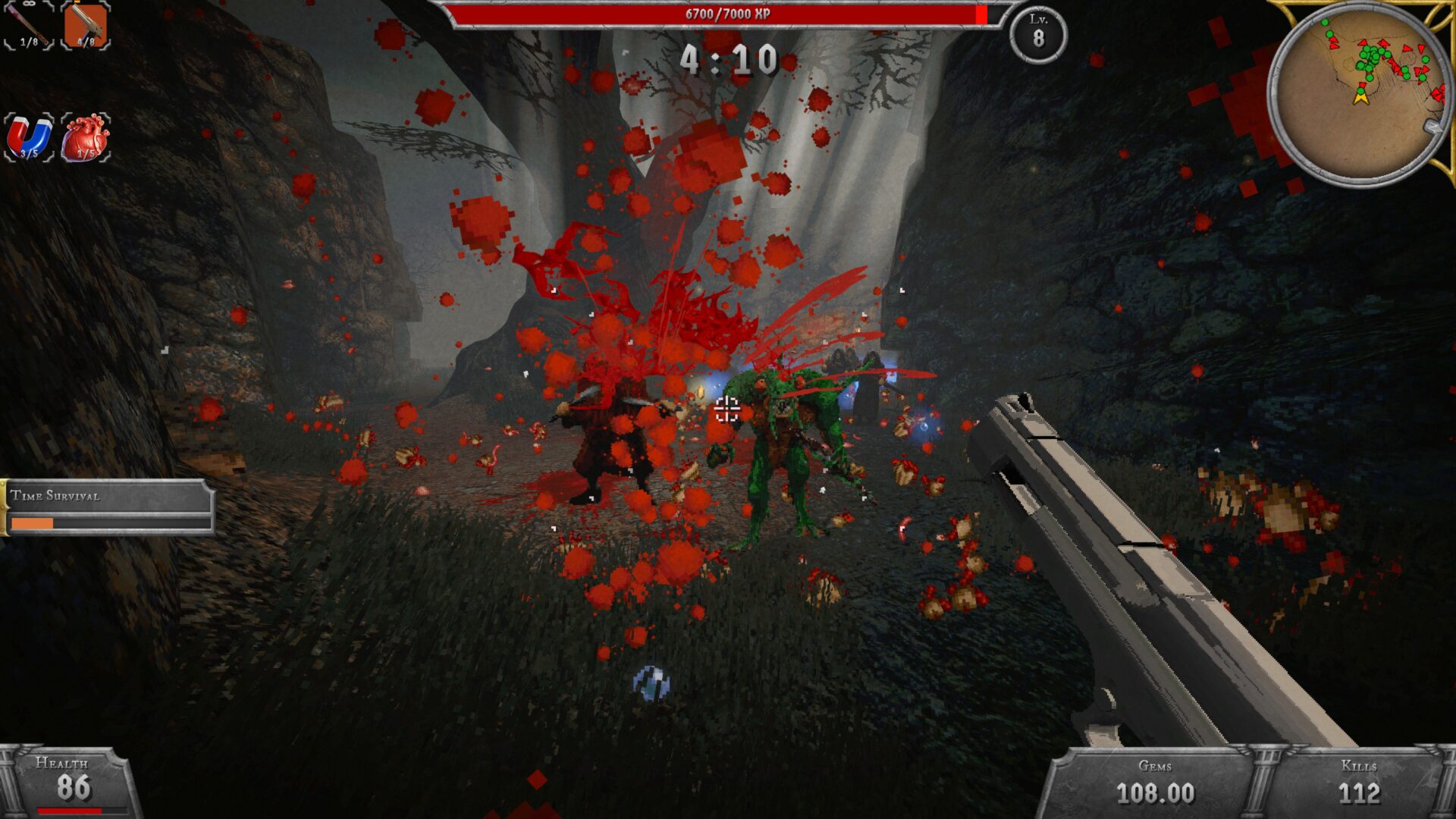Click the anatomical heart upgrade icon
Viewport: 1456px width, 819px height.
point(86,138)
